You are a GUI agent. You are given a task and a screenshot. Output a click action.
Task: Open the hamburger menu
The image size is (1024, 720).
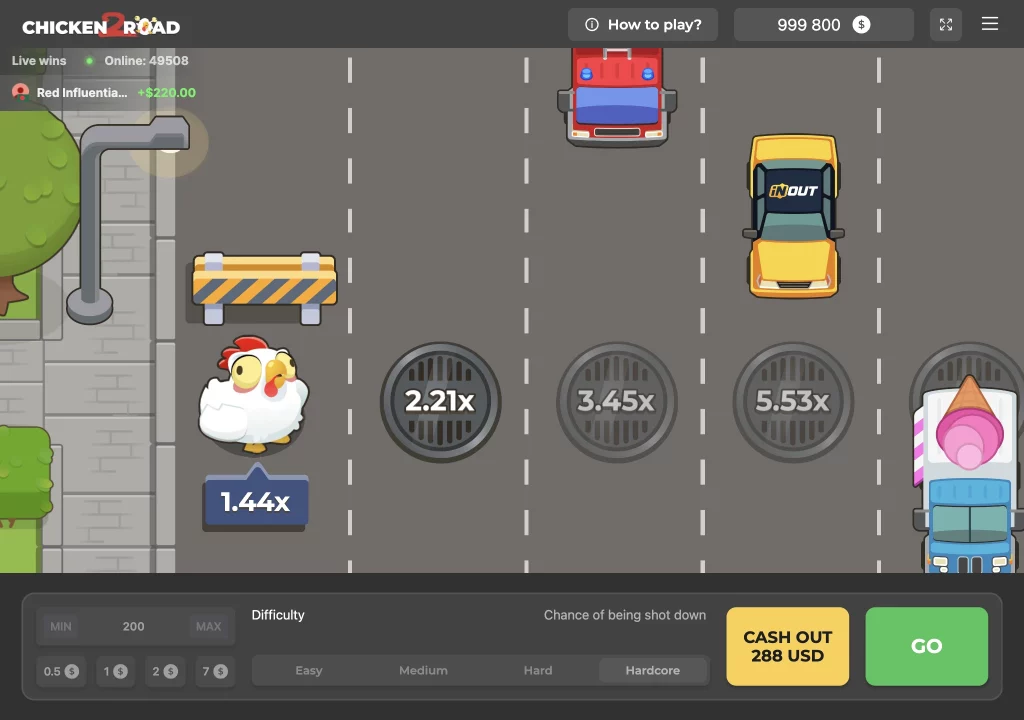click(990, 25)
